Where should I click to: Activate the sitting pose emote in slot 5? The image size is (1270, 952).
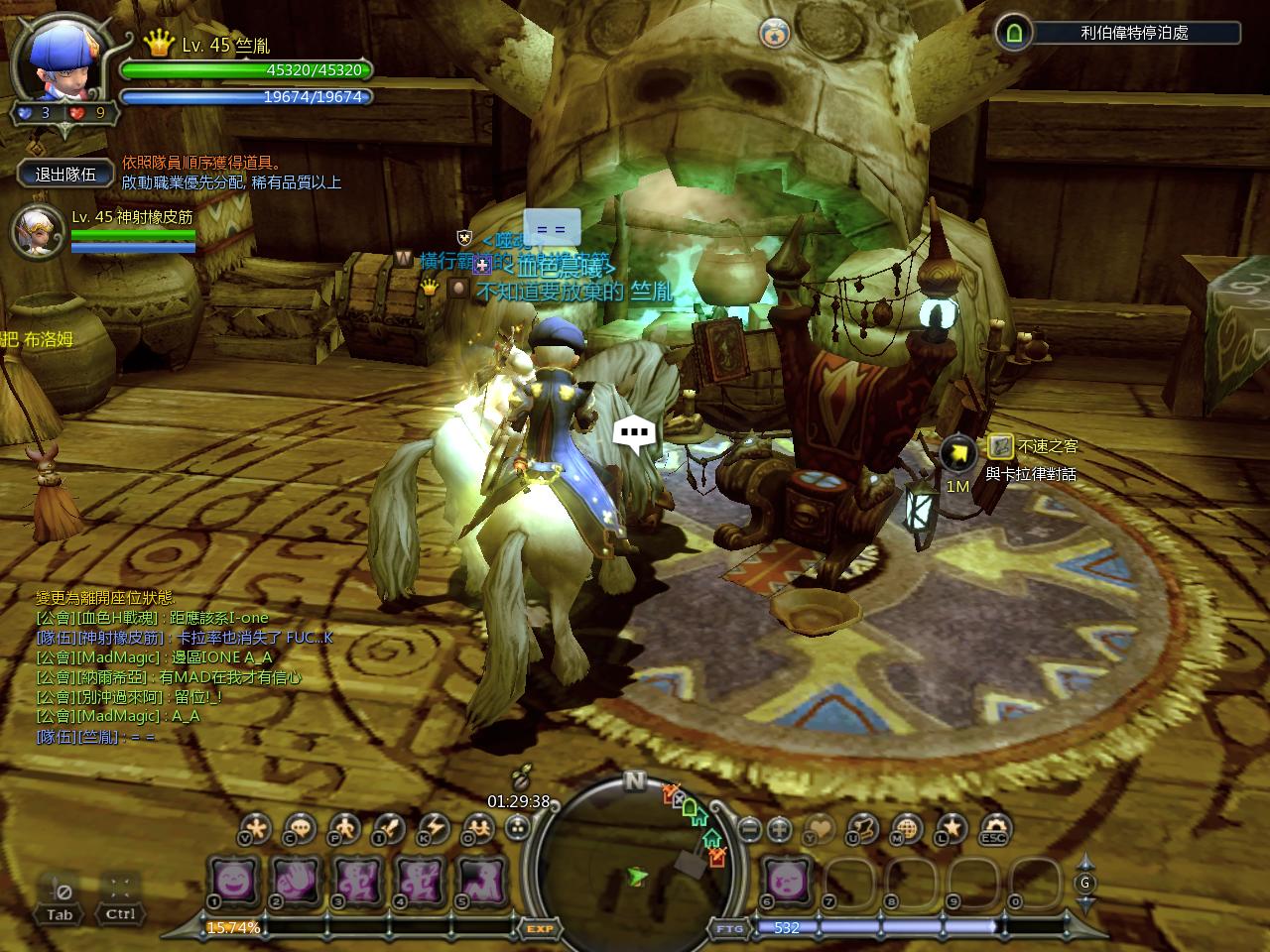481,880
